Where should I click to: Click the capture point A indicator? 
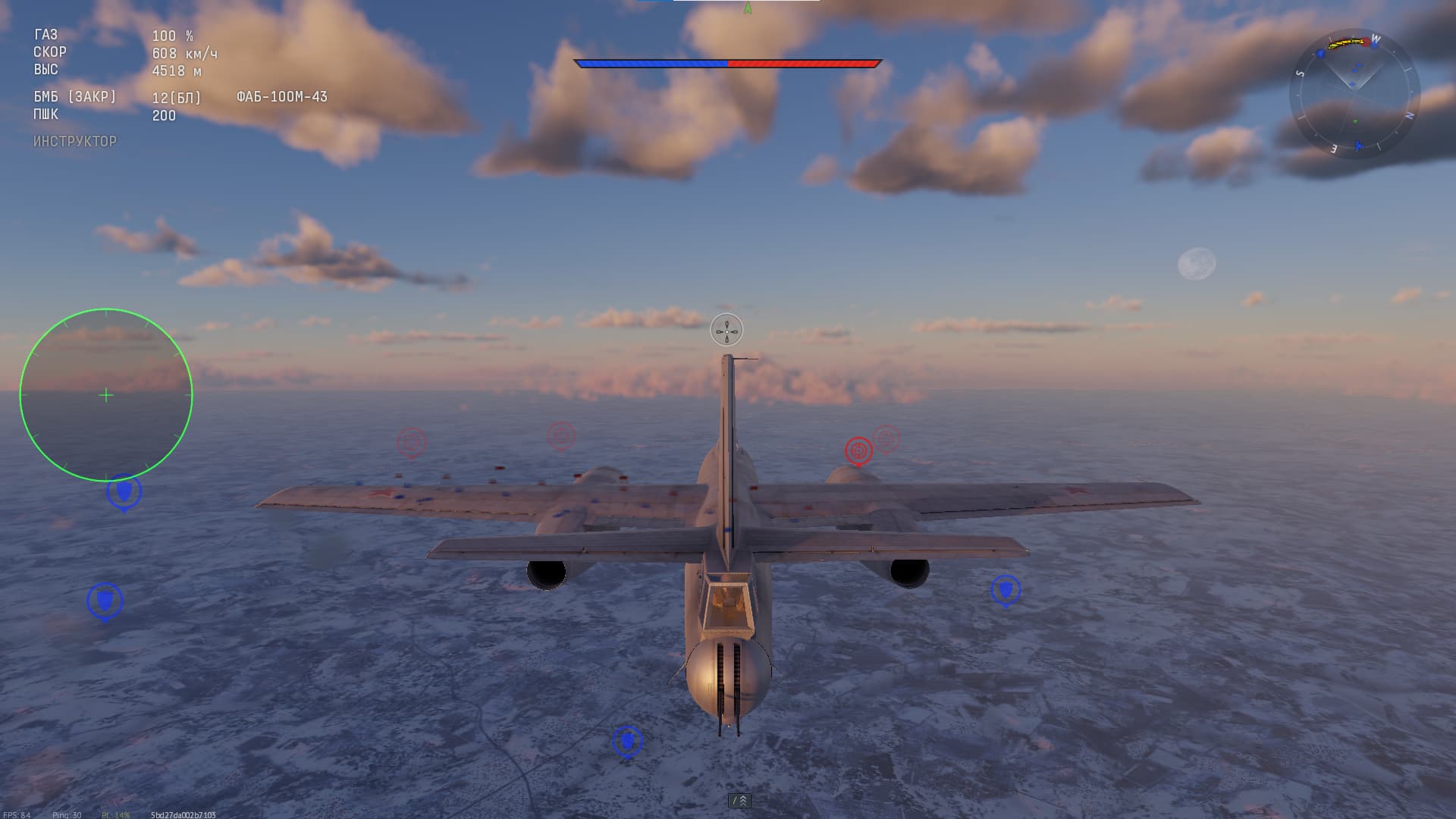pos(748,8)
